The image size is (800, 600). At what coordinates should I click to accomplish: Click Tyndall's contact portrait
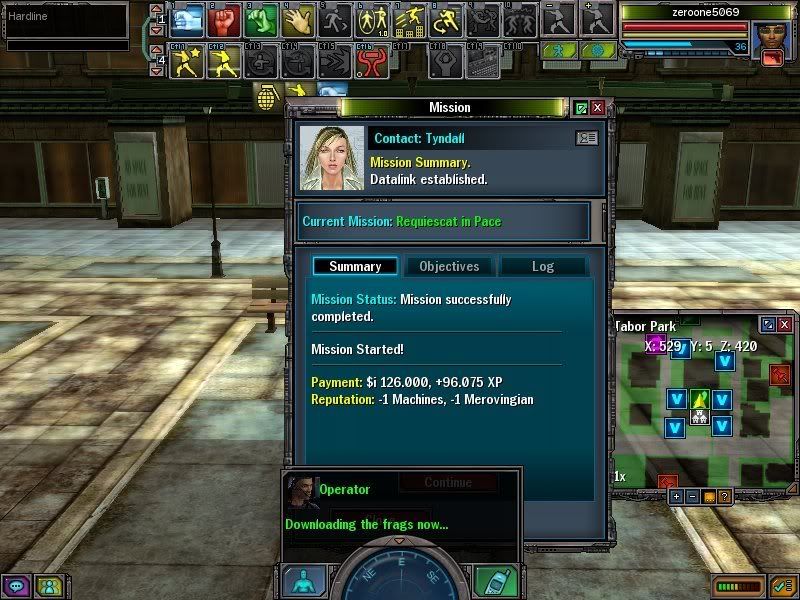332,157
